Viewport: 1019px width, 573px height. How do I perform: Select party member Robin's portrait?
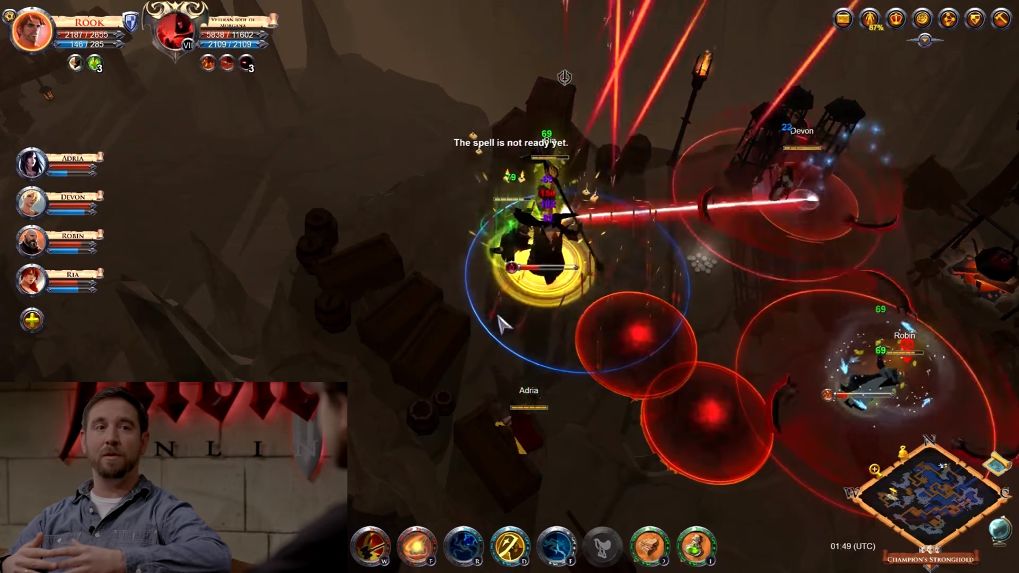click(x=32, y=241)
